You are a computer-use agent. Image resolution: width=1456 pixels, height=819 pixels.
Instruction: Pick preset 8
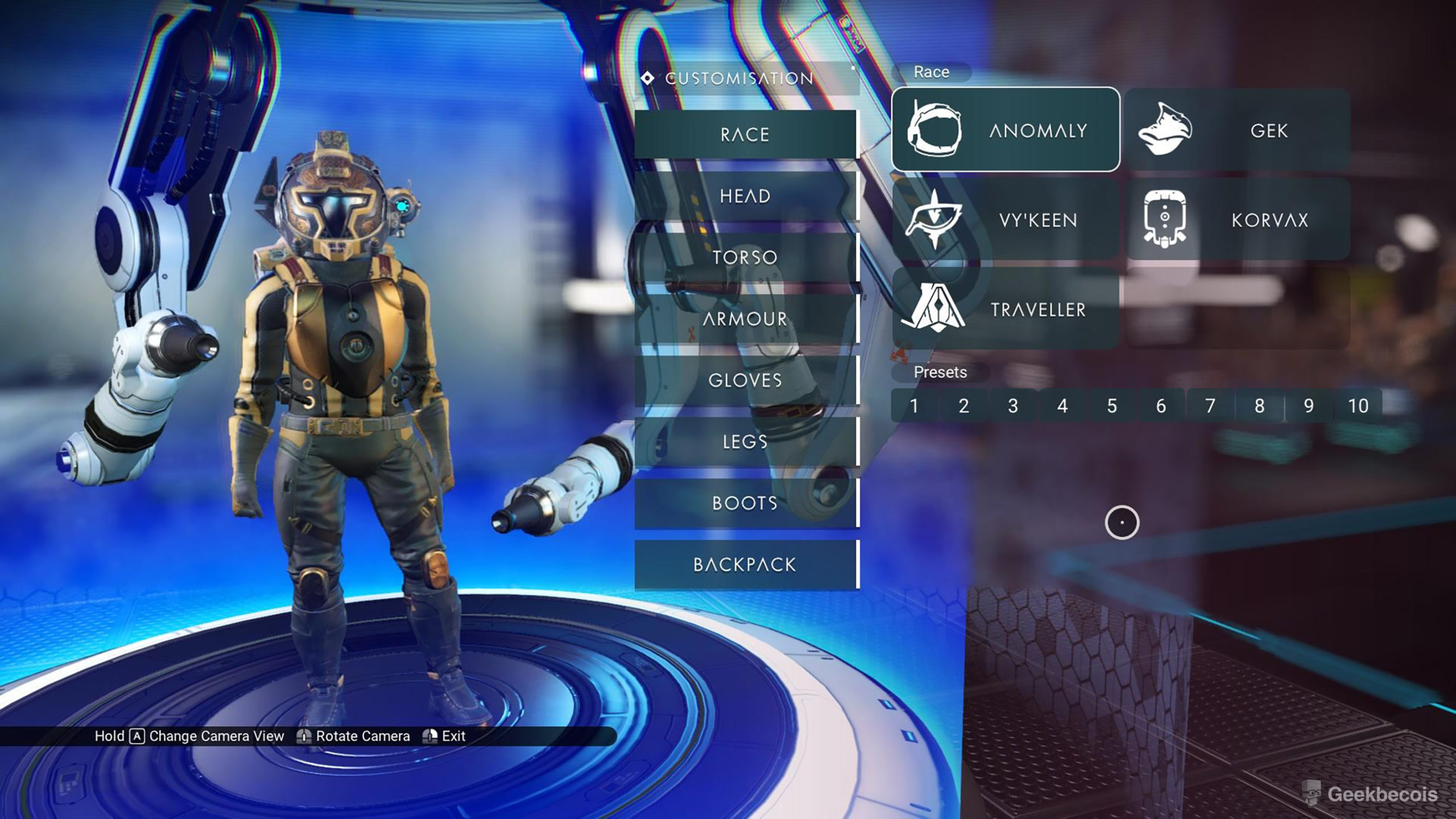(x=1260, y=406)
